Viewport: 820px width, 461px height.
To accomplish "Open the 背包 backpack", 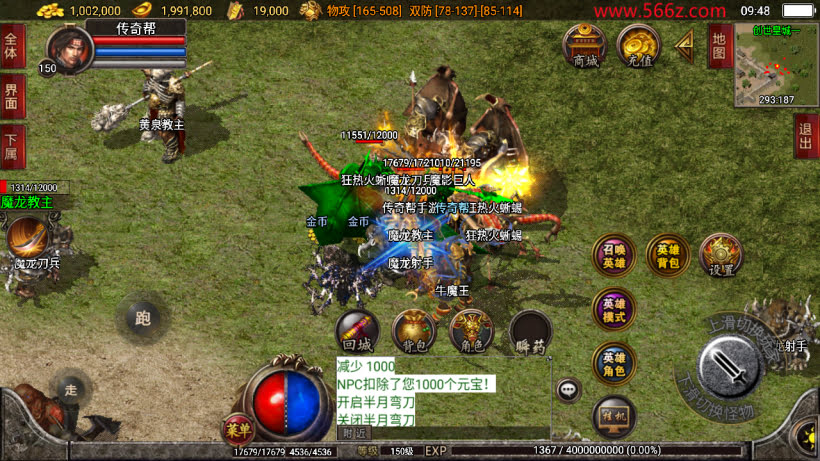I will tap(413, 330).
